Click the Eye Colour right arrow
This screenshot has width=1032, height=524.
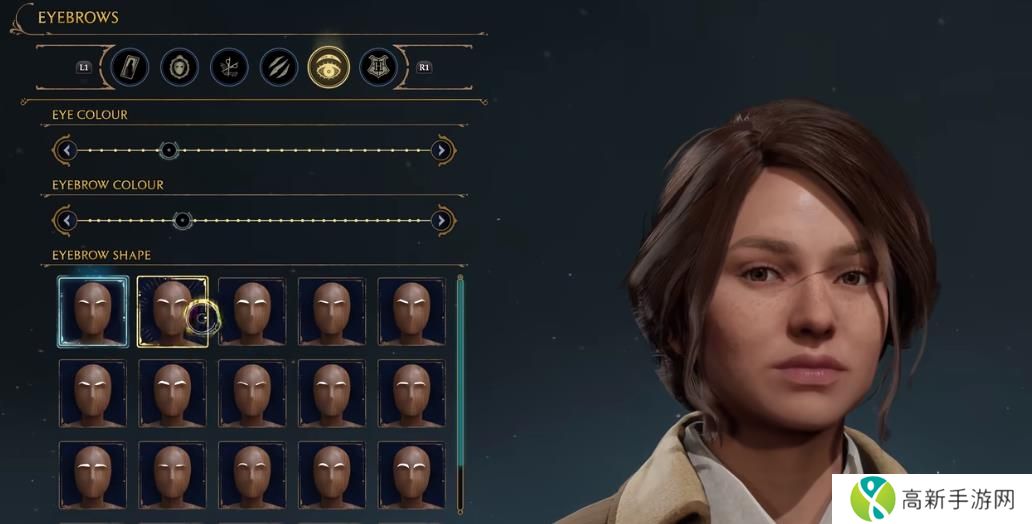click(441, 151)
